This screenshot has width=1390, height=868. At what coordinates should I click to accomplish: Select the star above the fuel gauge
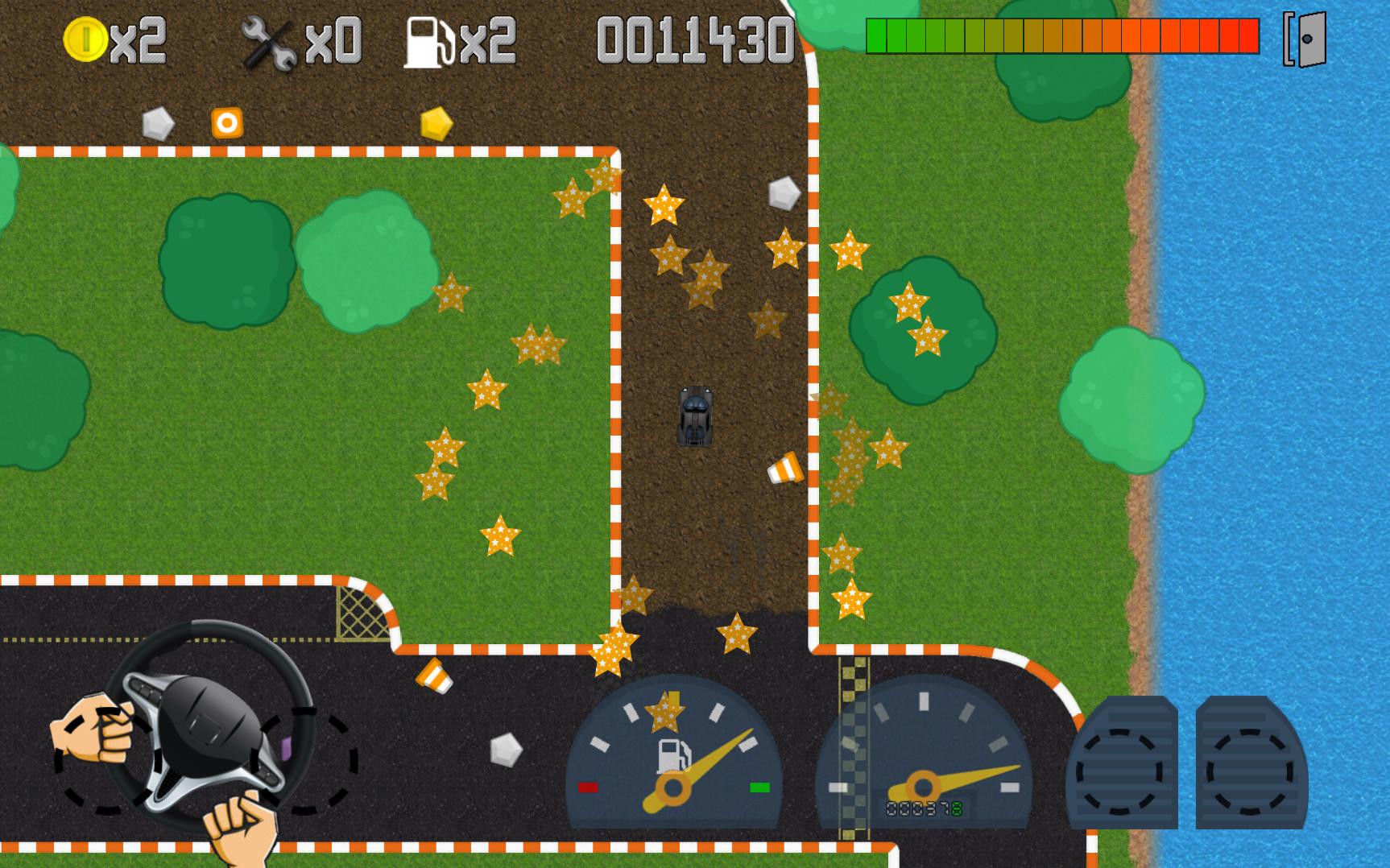click(x=666, y=713)
